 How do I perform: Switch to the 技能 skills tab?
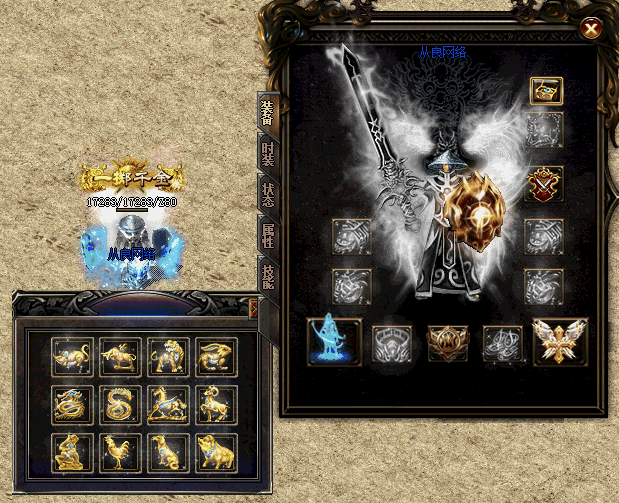pyautogui.click(x=268, y=275)
